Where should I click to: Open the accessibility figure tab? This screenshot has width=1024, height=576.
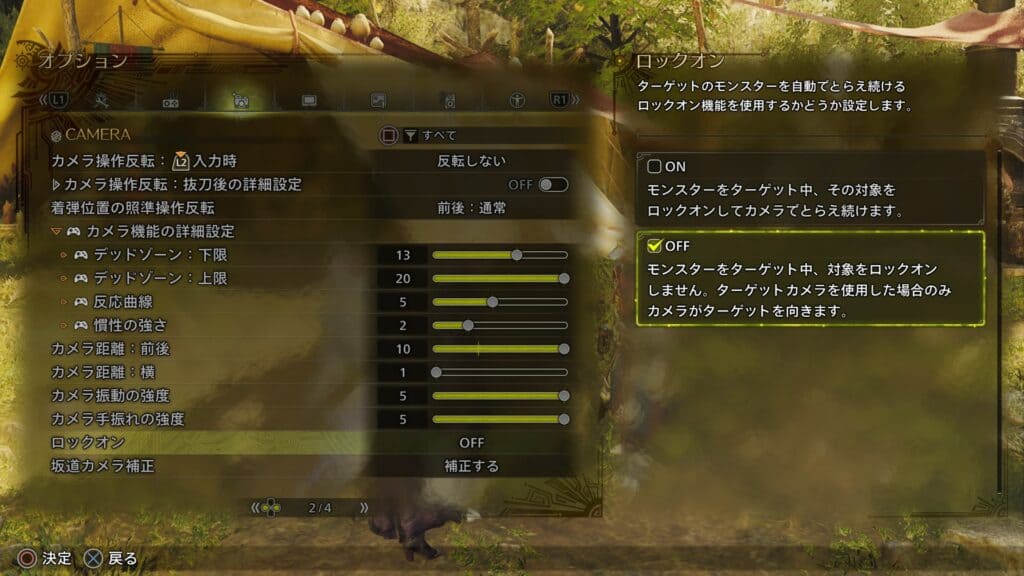tap(518, 101)
